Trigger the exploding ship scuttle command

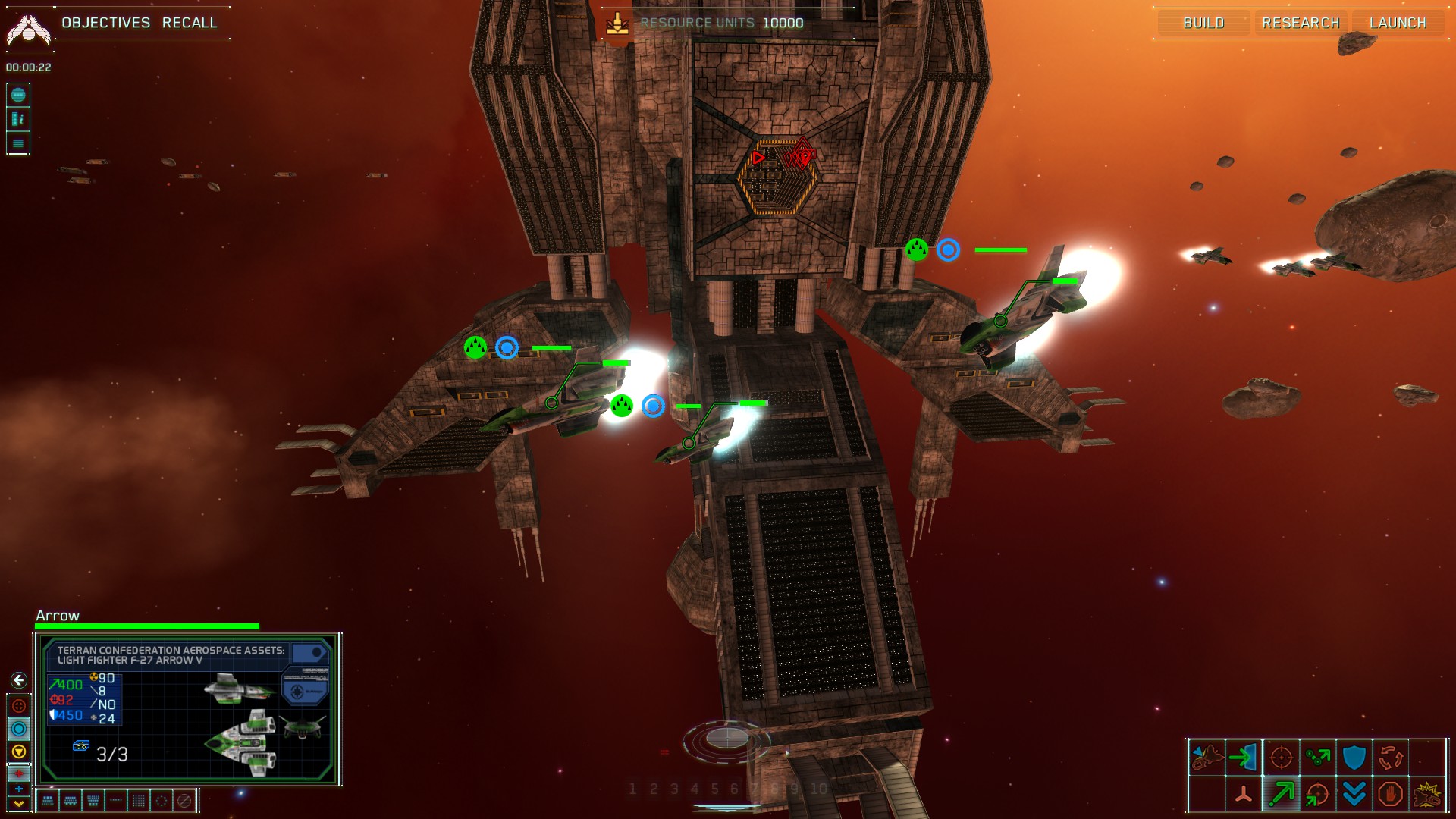1427,794
